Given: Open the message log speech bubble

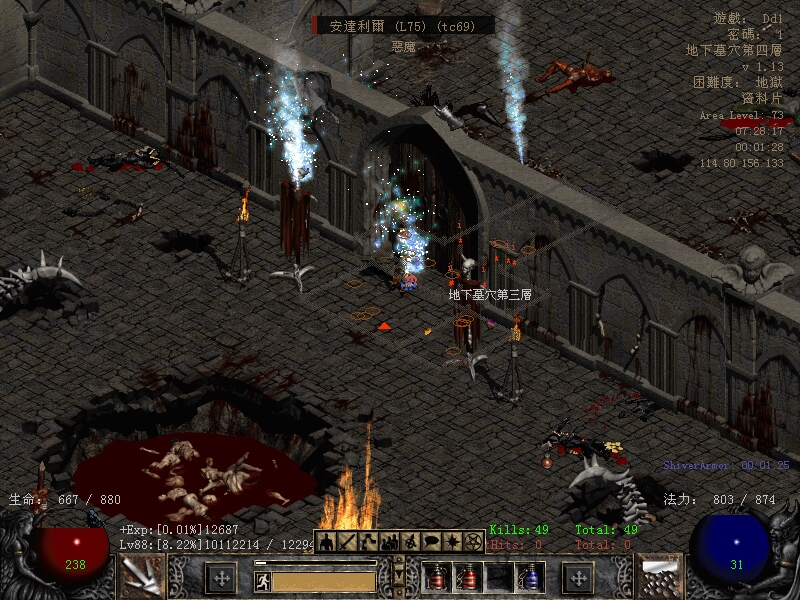Looking at the screenshot, I should [x=431, y=541].
